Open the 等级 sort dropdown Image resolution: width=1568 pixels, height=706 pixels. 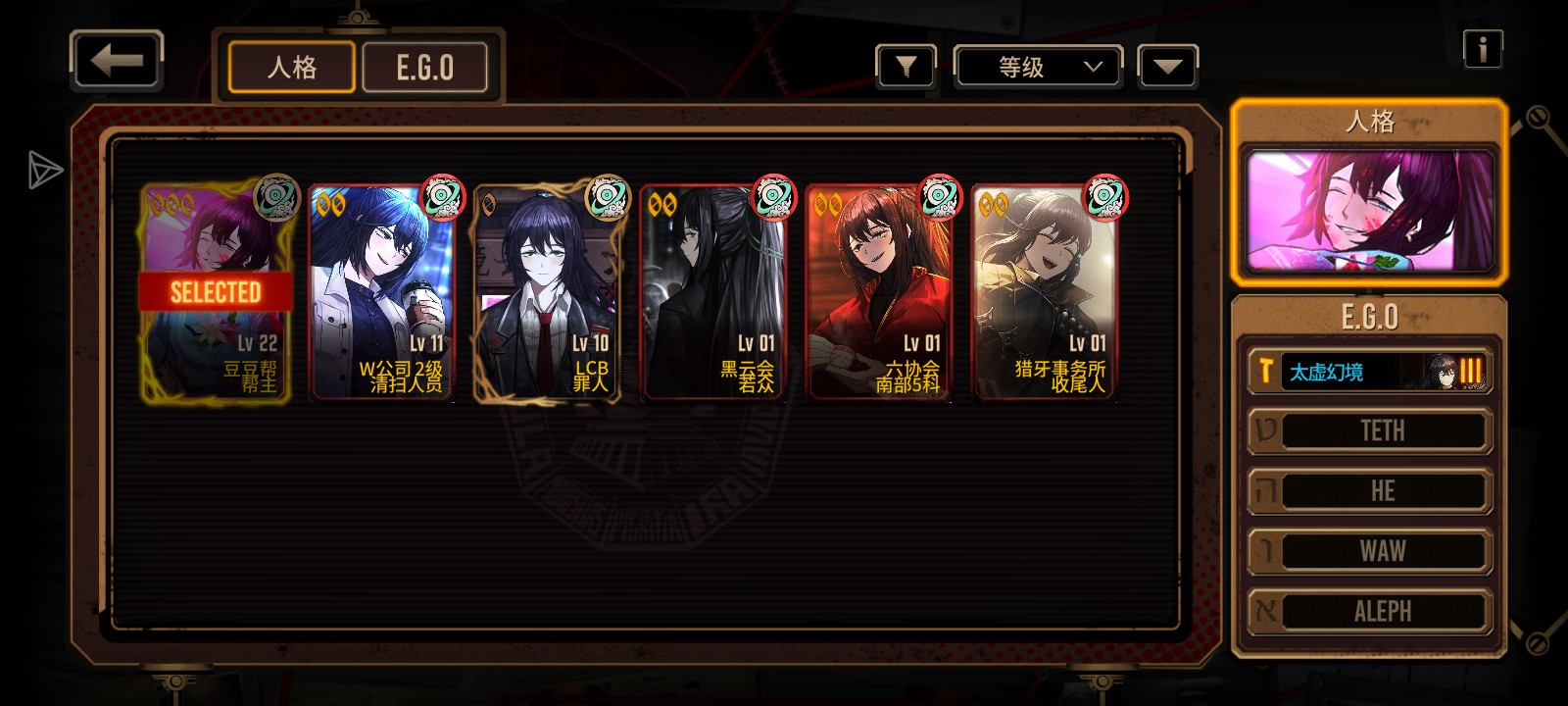1039,67
